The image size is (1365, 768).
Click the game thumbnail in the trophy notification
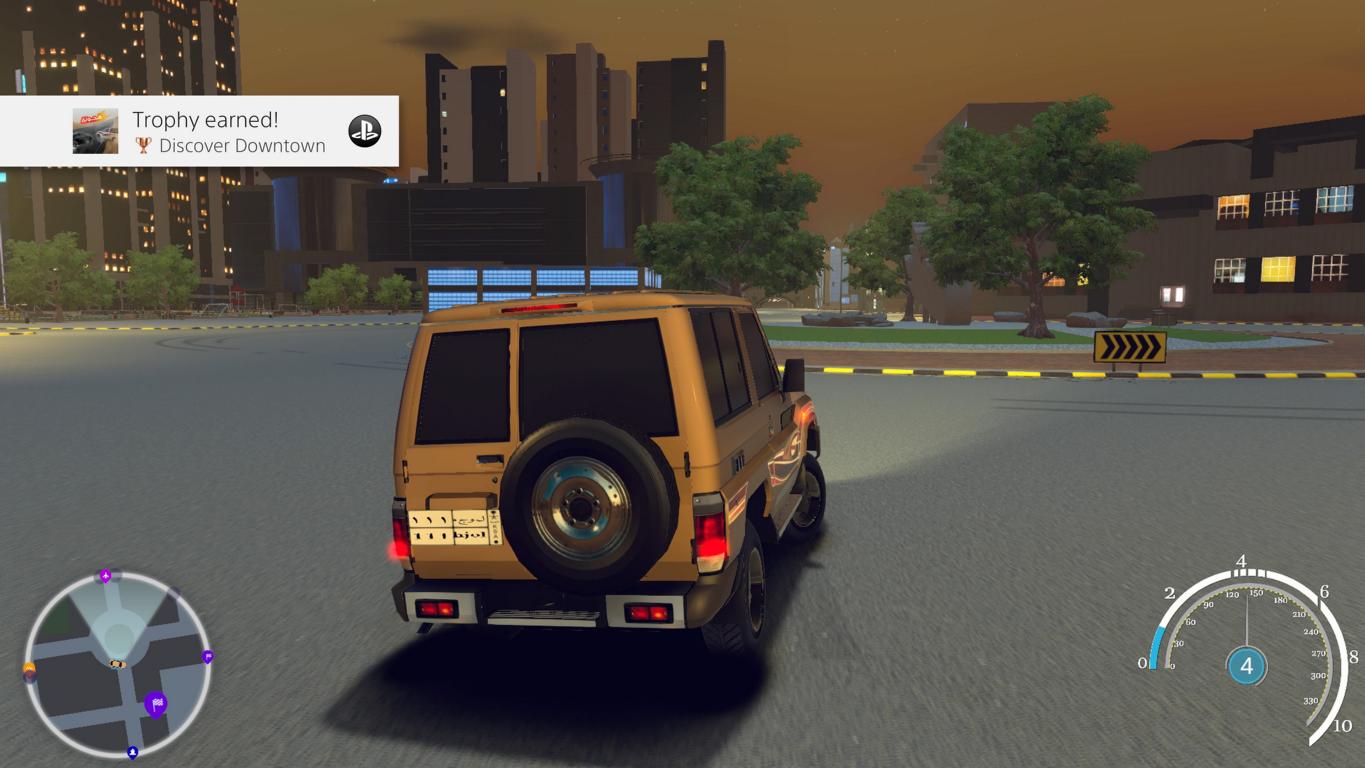tap(96, 131)
